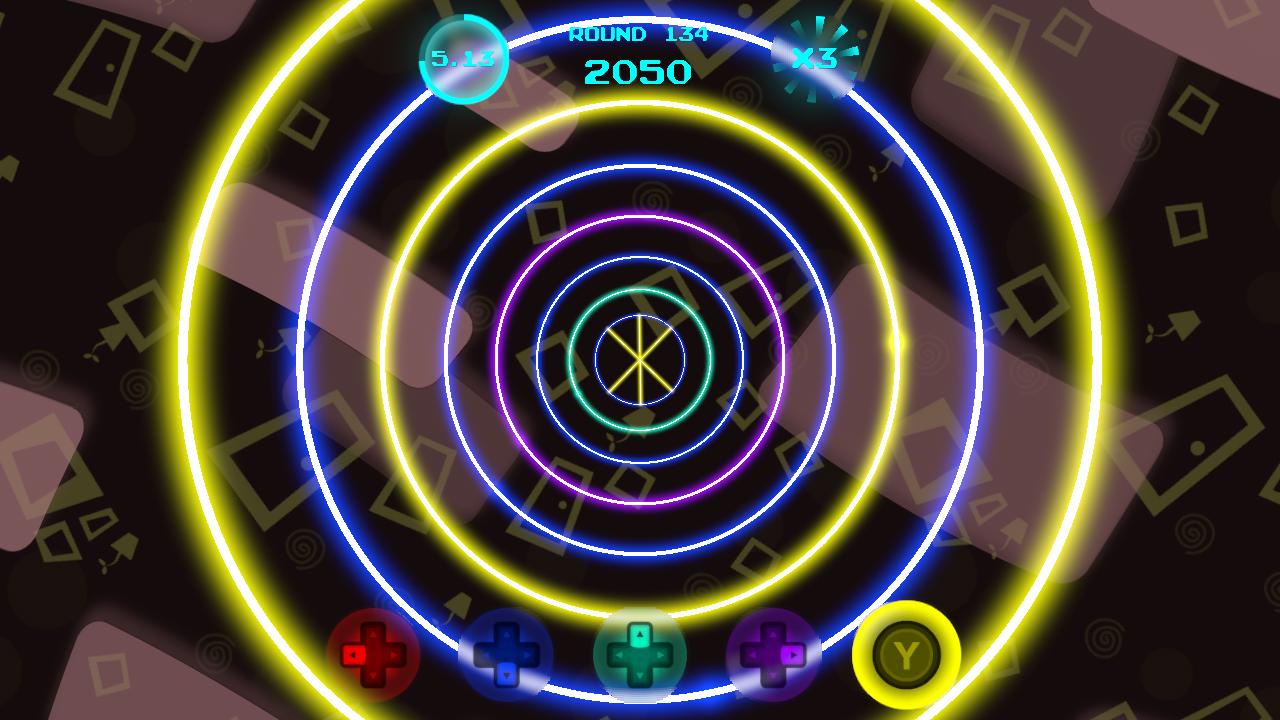Open the timer circle details
Image resolution: width=1280 pixels, height=720 pixels.
466,57
